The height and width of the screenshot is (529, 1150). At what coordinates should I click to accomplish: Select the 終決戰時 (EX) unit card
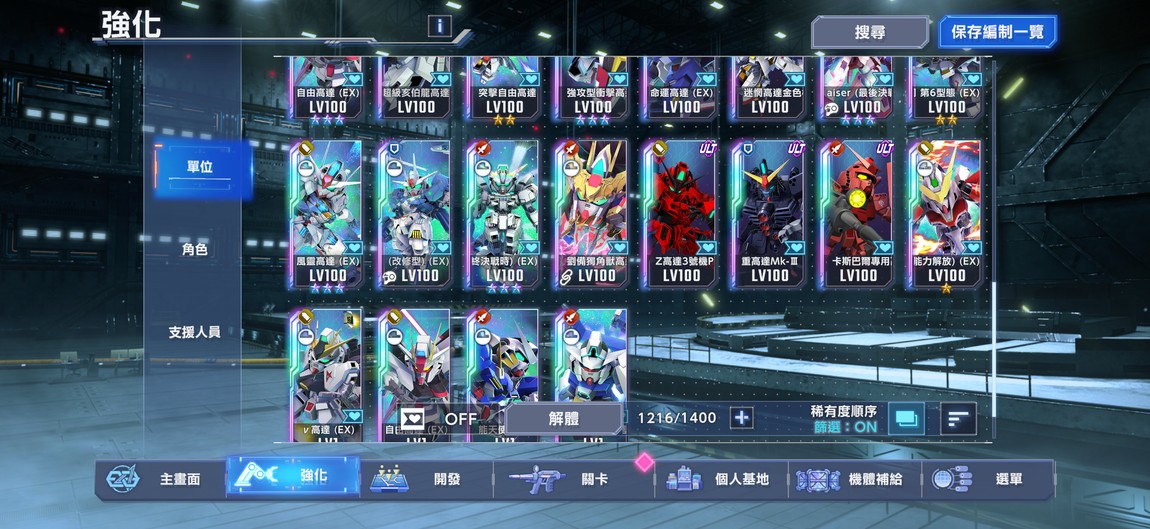click(x=504, y=215)
